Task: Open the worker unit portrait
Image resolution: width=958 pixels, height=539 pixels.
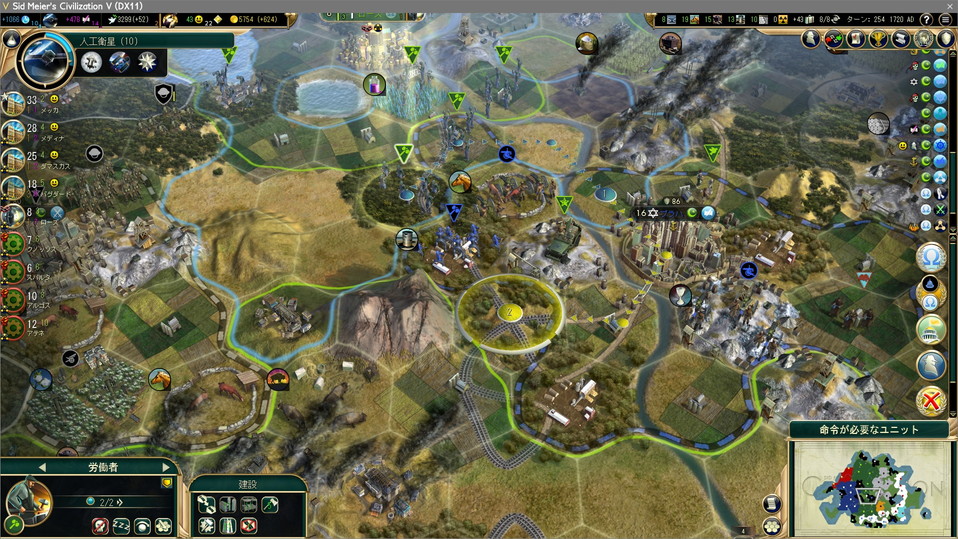Action: click(x=28, y=498)
